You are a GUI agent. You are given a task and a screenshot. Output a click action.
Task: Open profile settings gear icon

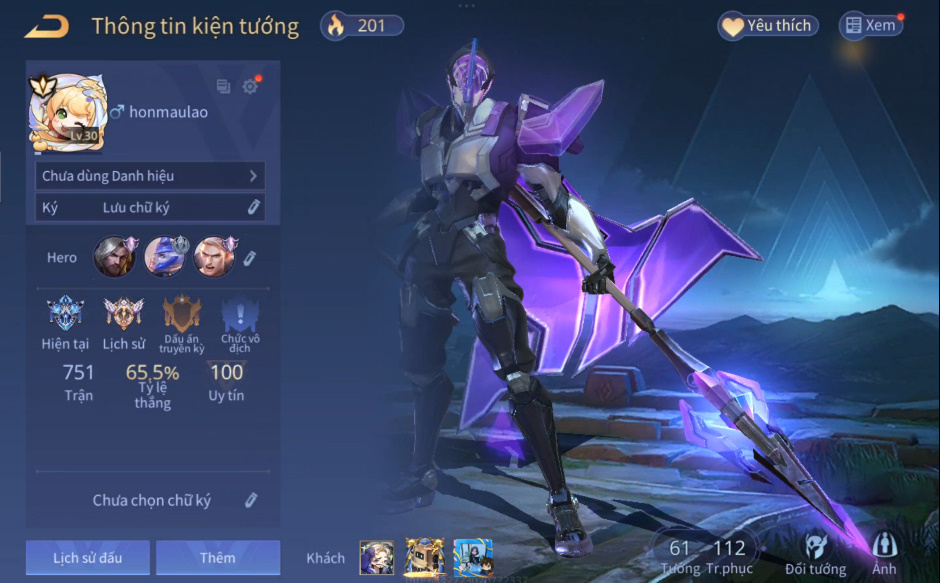click(x=250, y=87)
